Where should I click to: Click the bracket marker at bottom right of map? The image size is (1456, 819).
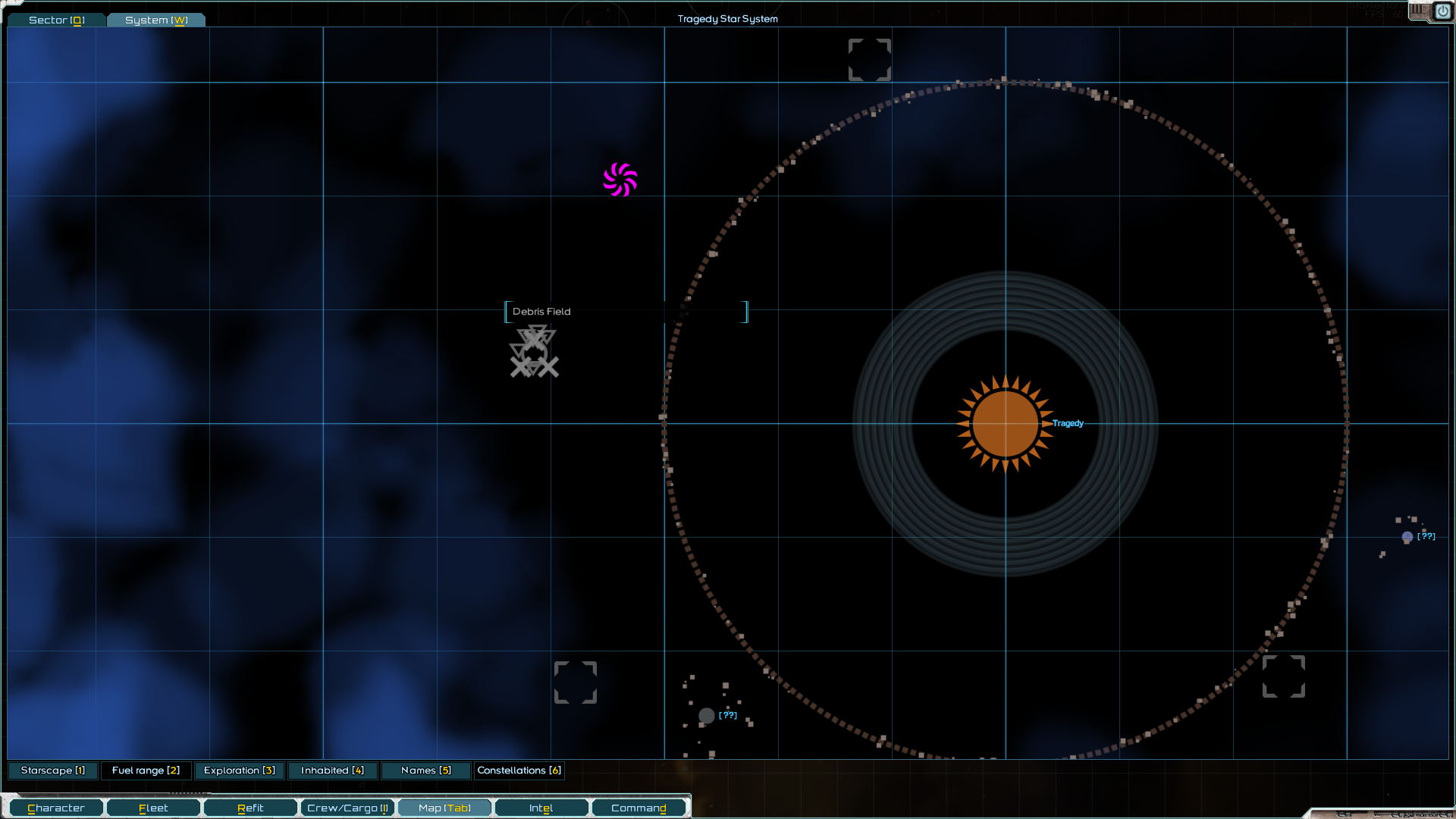point(1284,677)
